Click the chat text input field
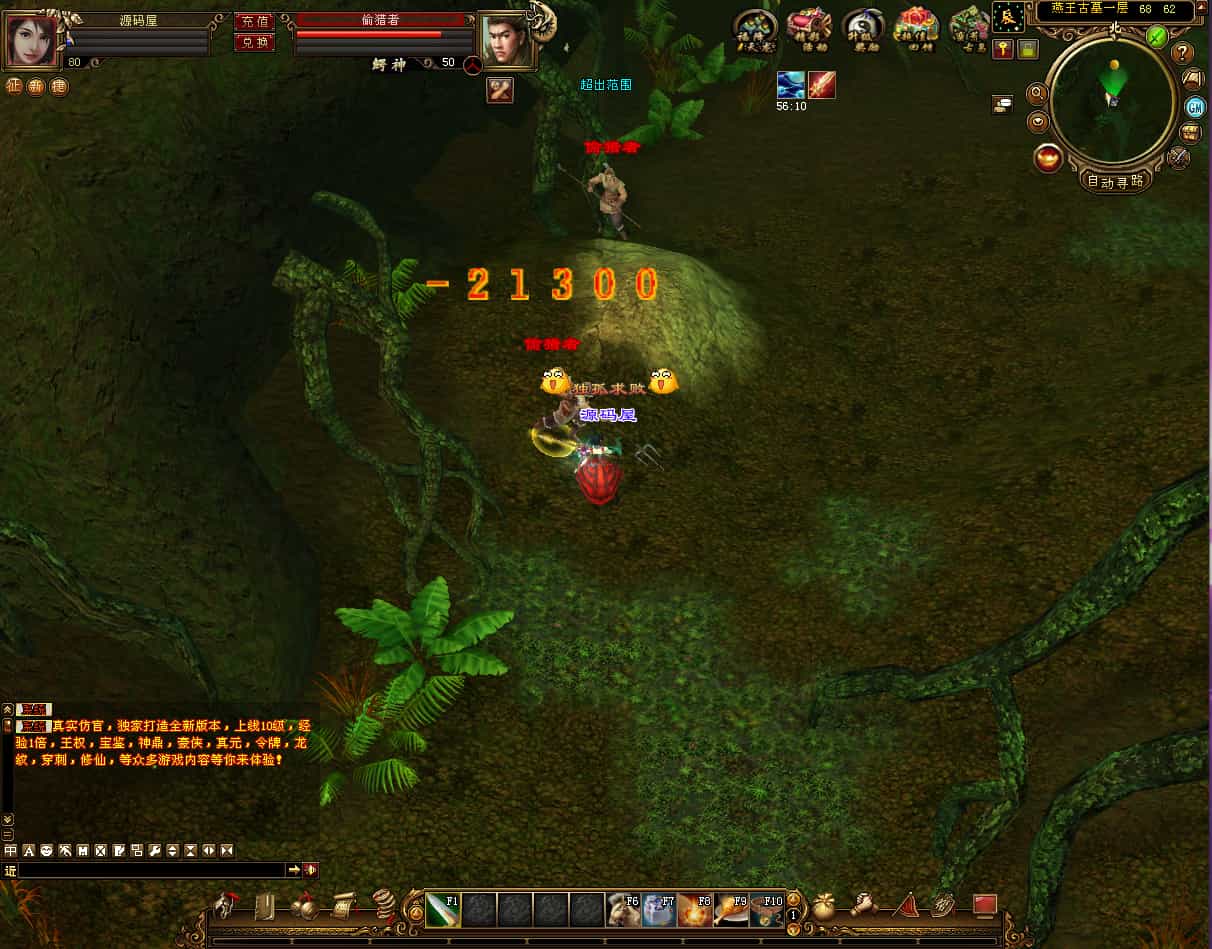The height and width of the screenshot is (949, 1212). tap(152, 870)
